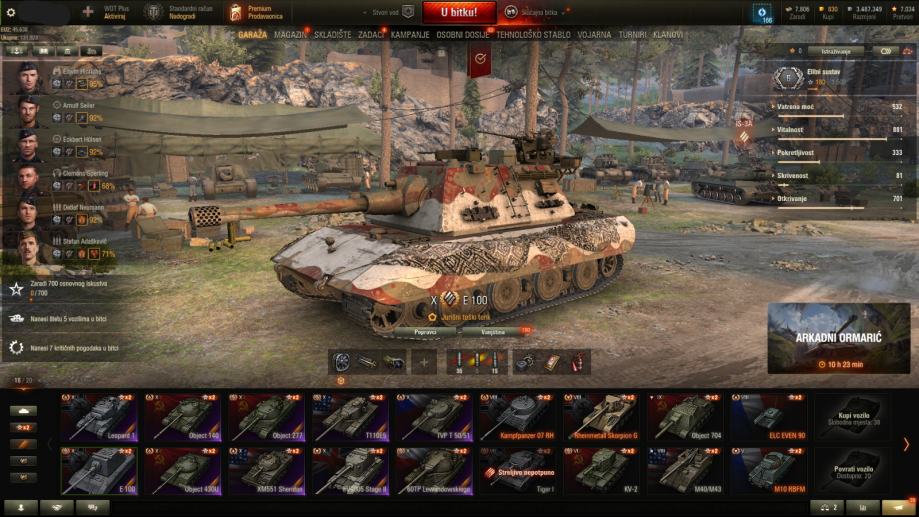Open the Kampanje tab
Viewport: 919px width, 517px height.
pyautogui.click(x=410, y=34)
